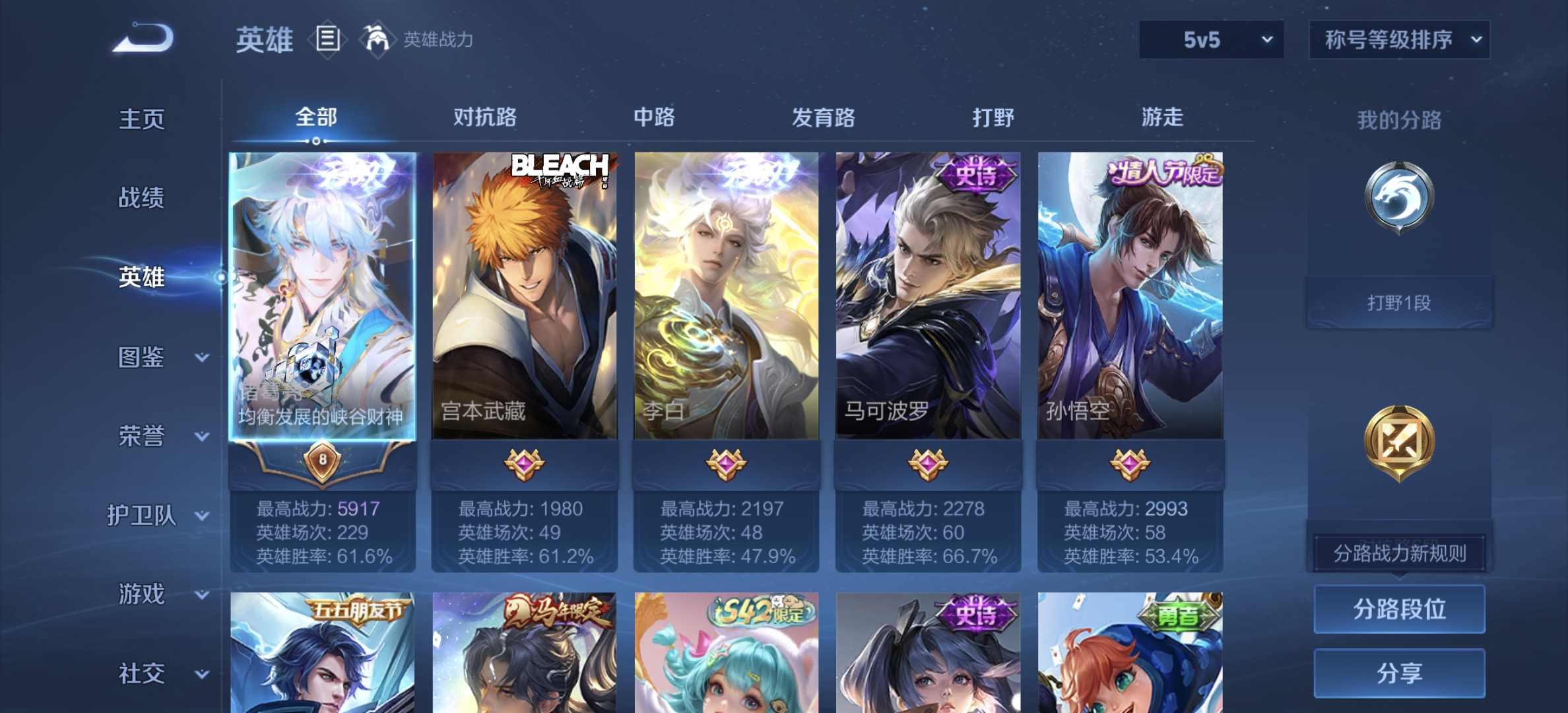This screenshot has width=1568, height=713.
Task: Click the 分享 share button
Action: click(x=1399, y=673)
